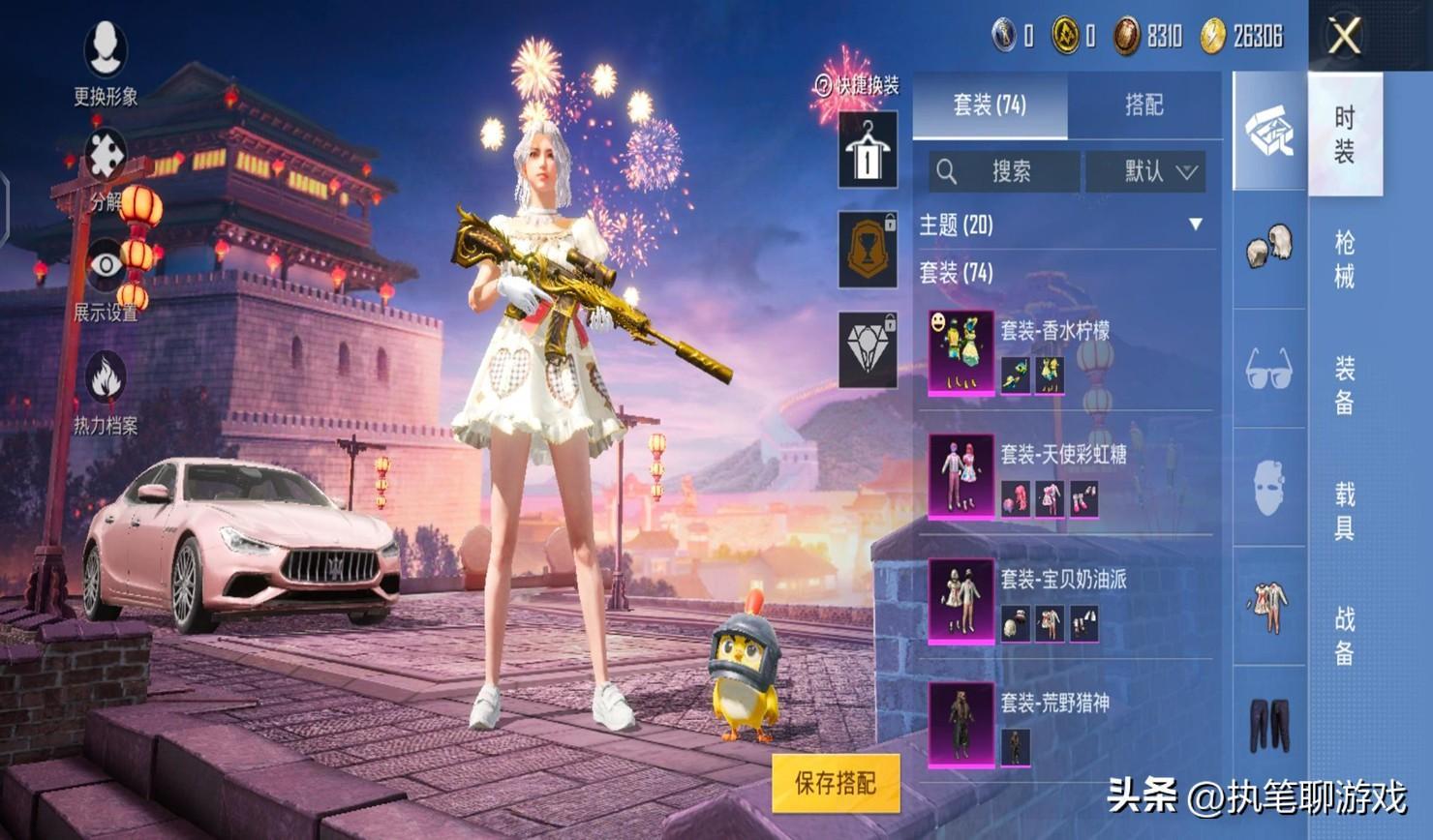Viewport: 1433px width, 840px height.
Task: Close the wardrobe with the X button
Action: point(1344,38)
